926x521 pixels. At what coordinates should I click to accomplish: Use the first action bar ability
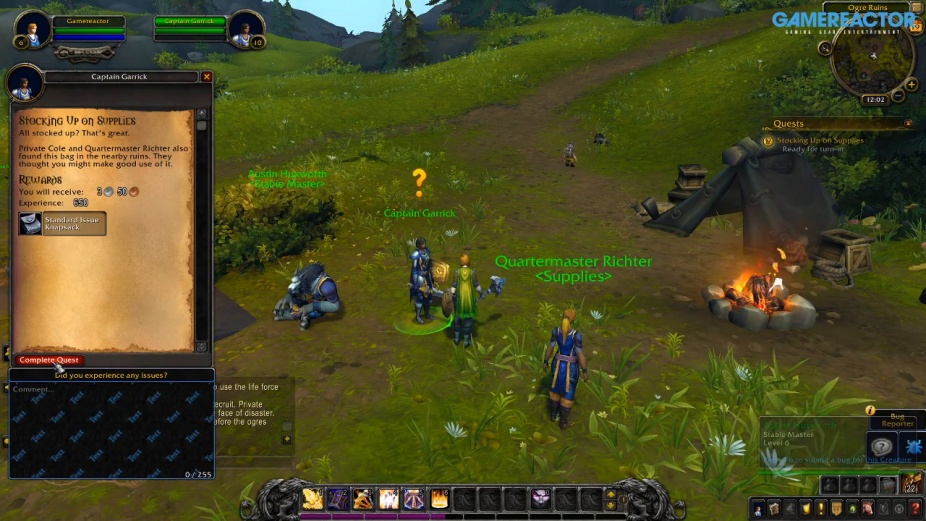[x=313, y=498]
